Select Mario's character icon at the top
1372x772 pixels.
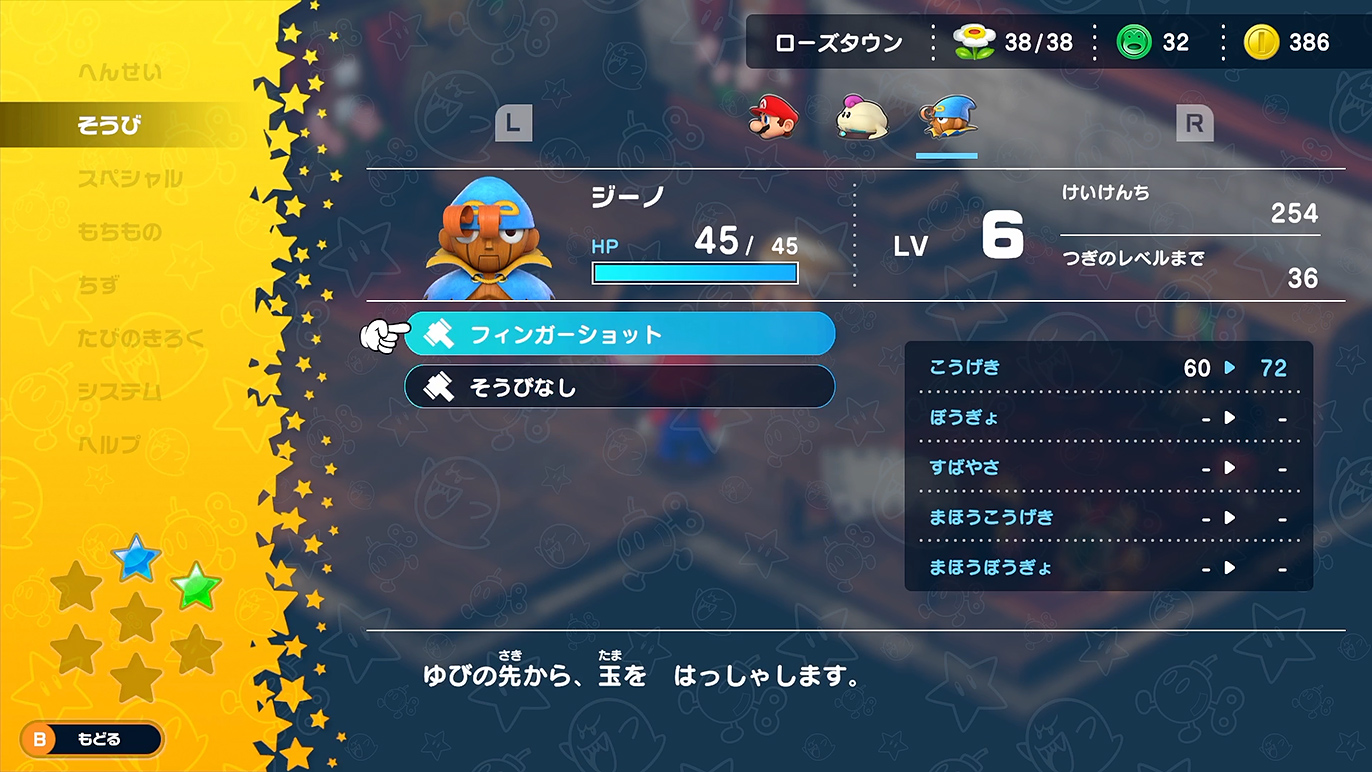(x=772, y=118)
